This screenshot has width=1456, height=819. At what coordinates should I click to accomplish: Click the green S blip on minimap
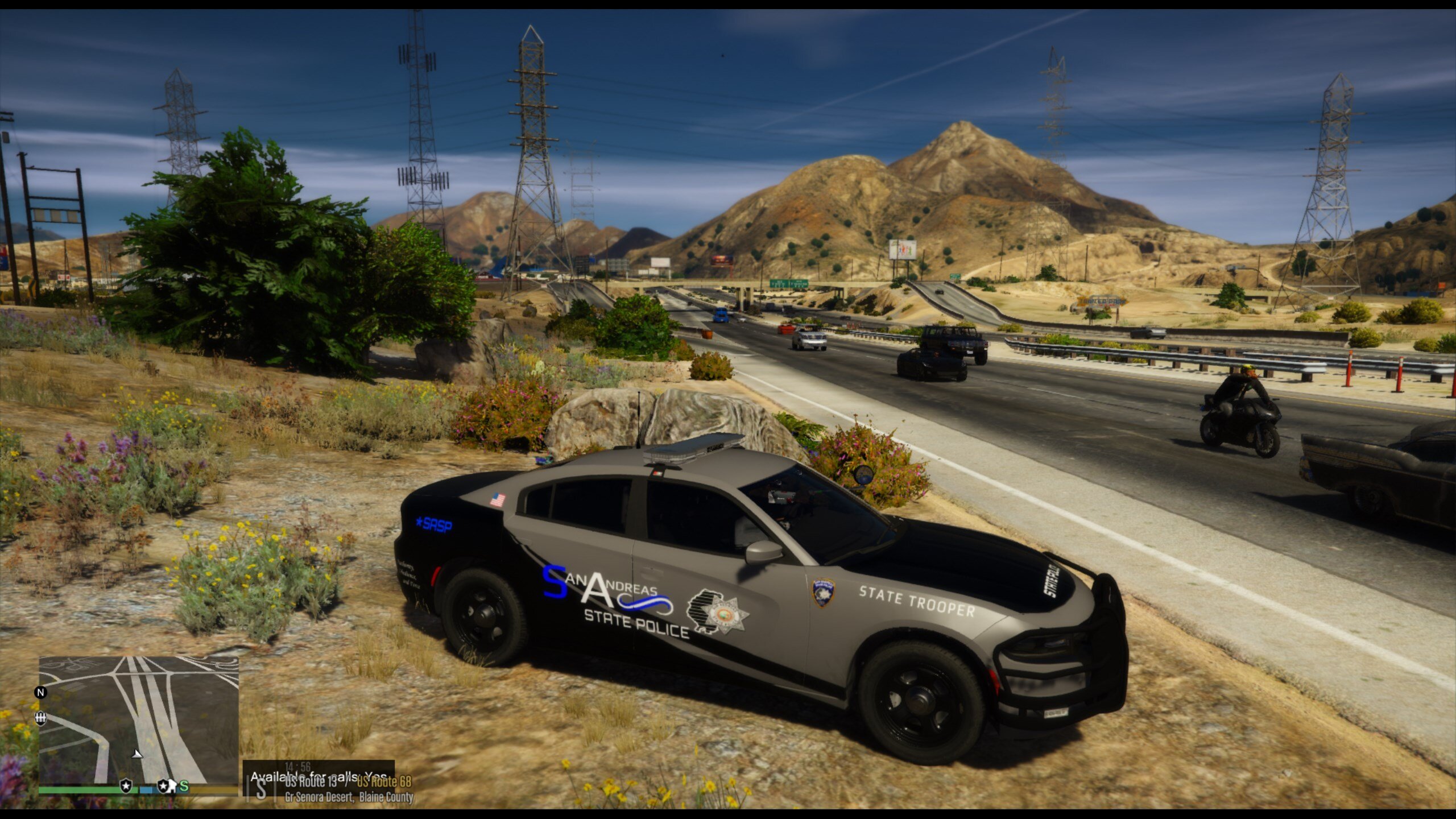(x=184, y=786)
